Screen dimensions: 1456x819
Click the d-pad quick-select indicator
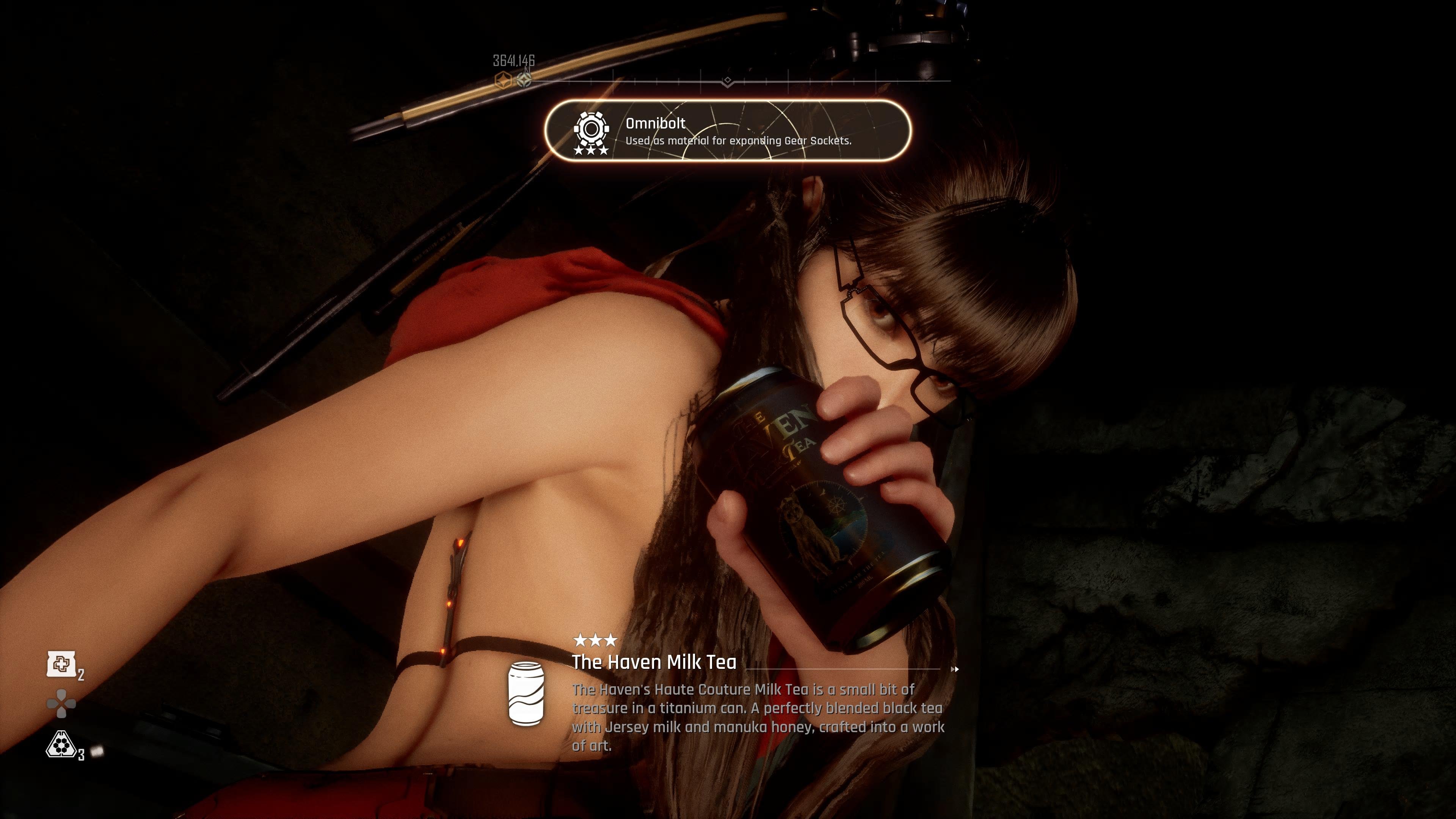click(x=61, y=704)
